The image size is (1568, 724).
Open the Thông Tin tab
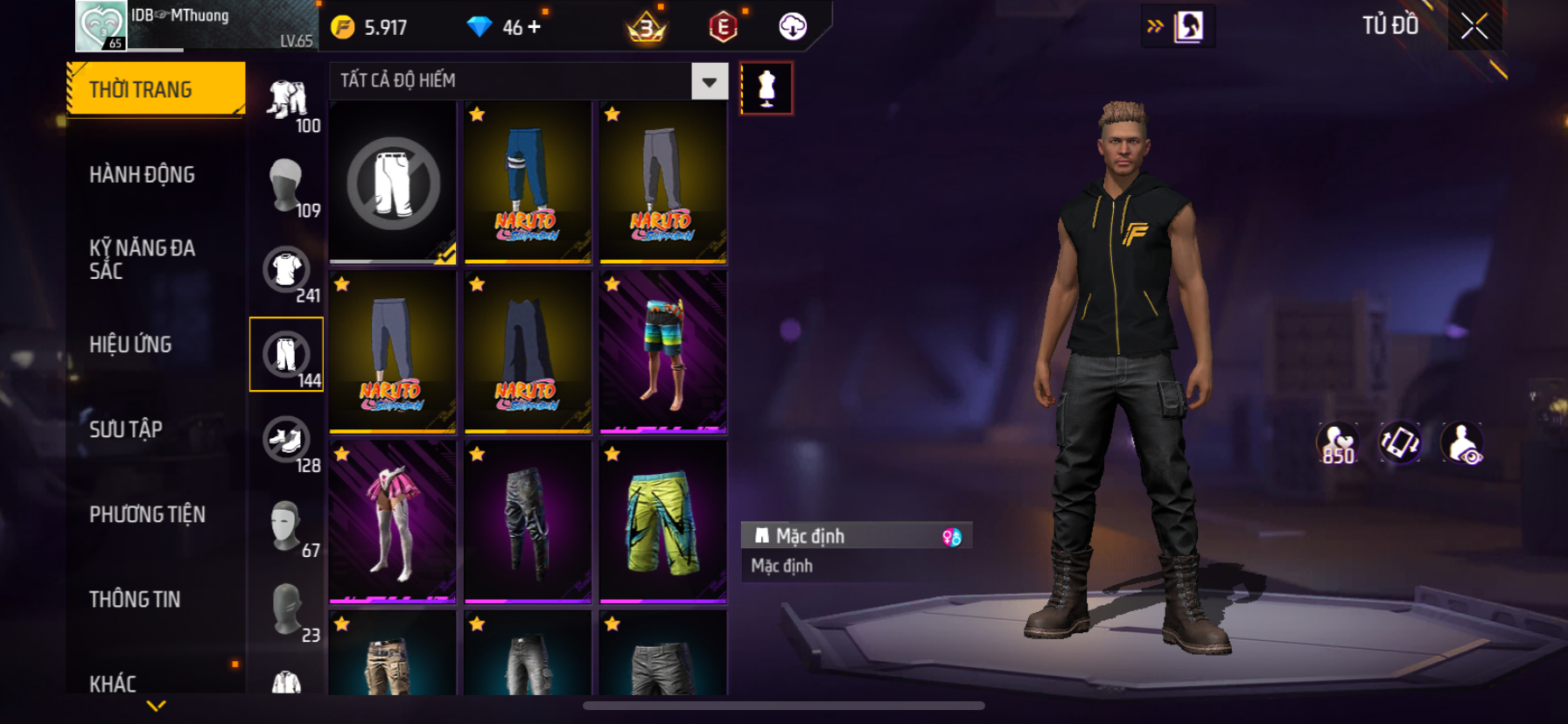(135, 599)
